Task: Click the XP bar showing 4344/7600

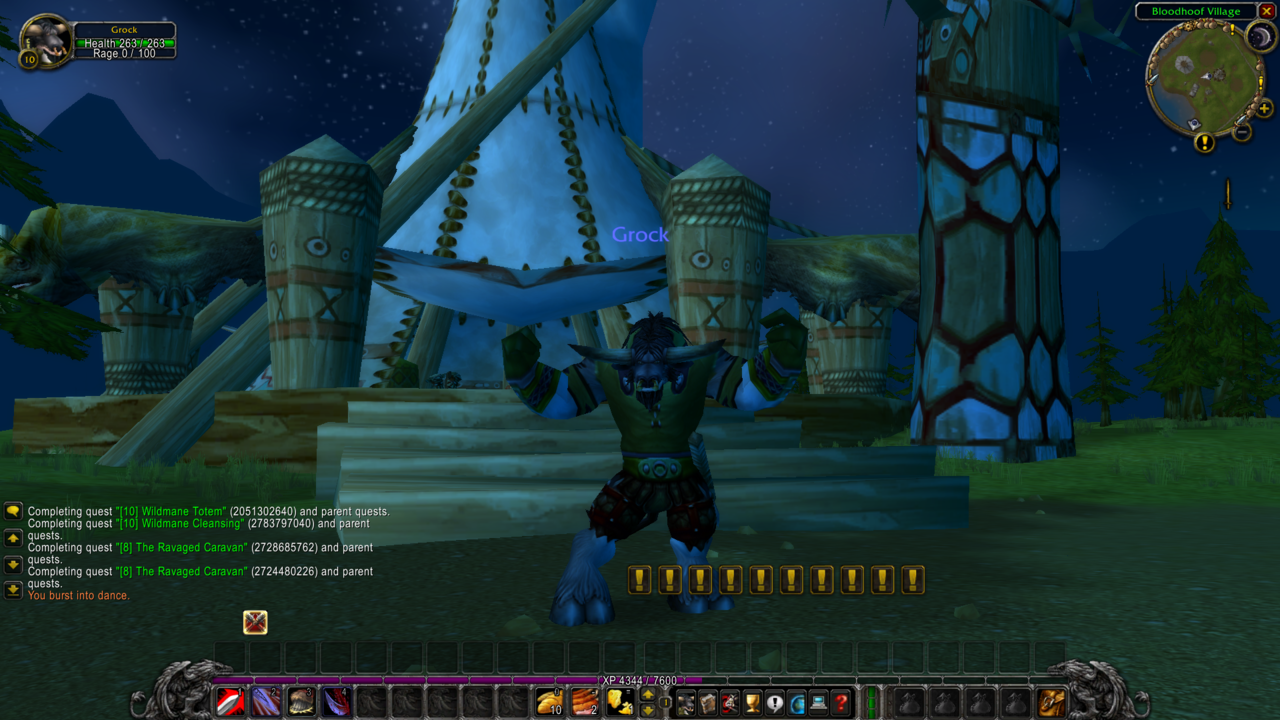Action: [x=640, y=680]
